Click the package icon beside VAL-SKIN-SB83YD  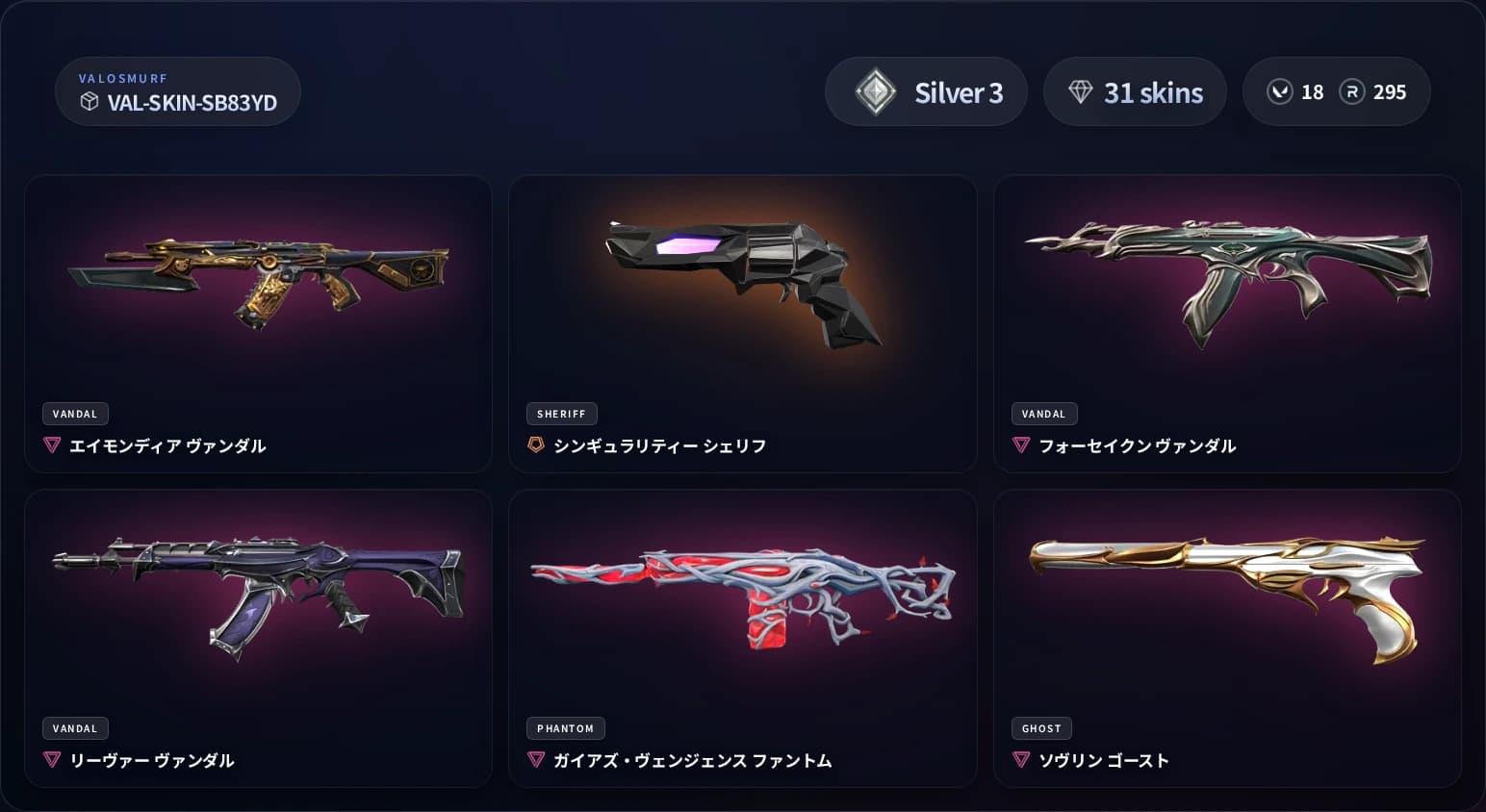click(x=90, y=99)
